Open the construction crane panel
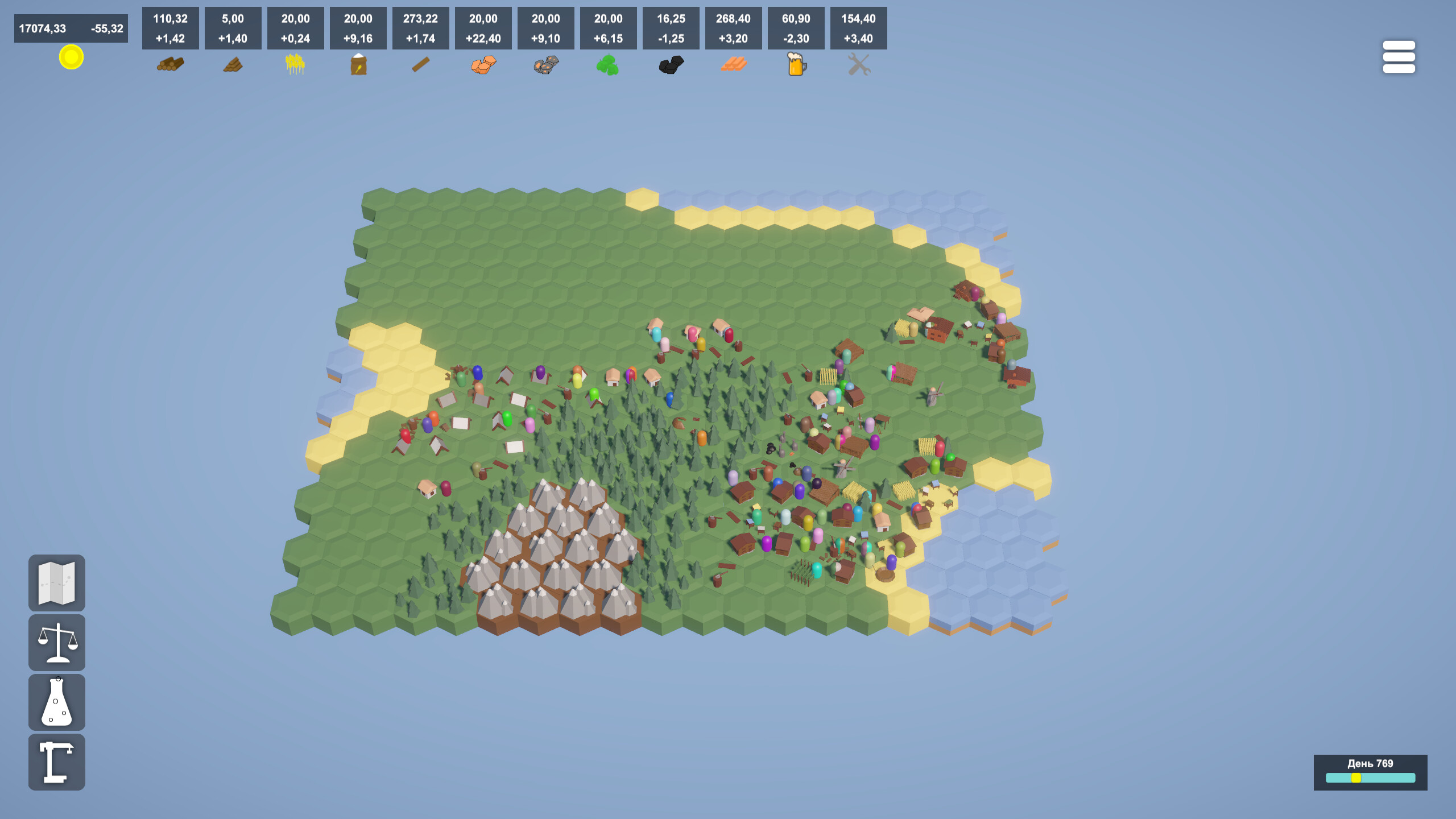The height and width of the screenshot is (819, 1456). coord(57,760)
